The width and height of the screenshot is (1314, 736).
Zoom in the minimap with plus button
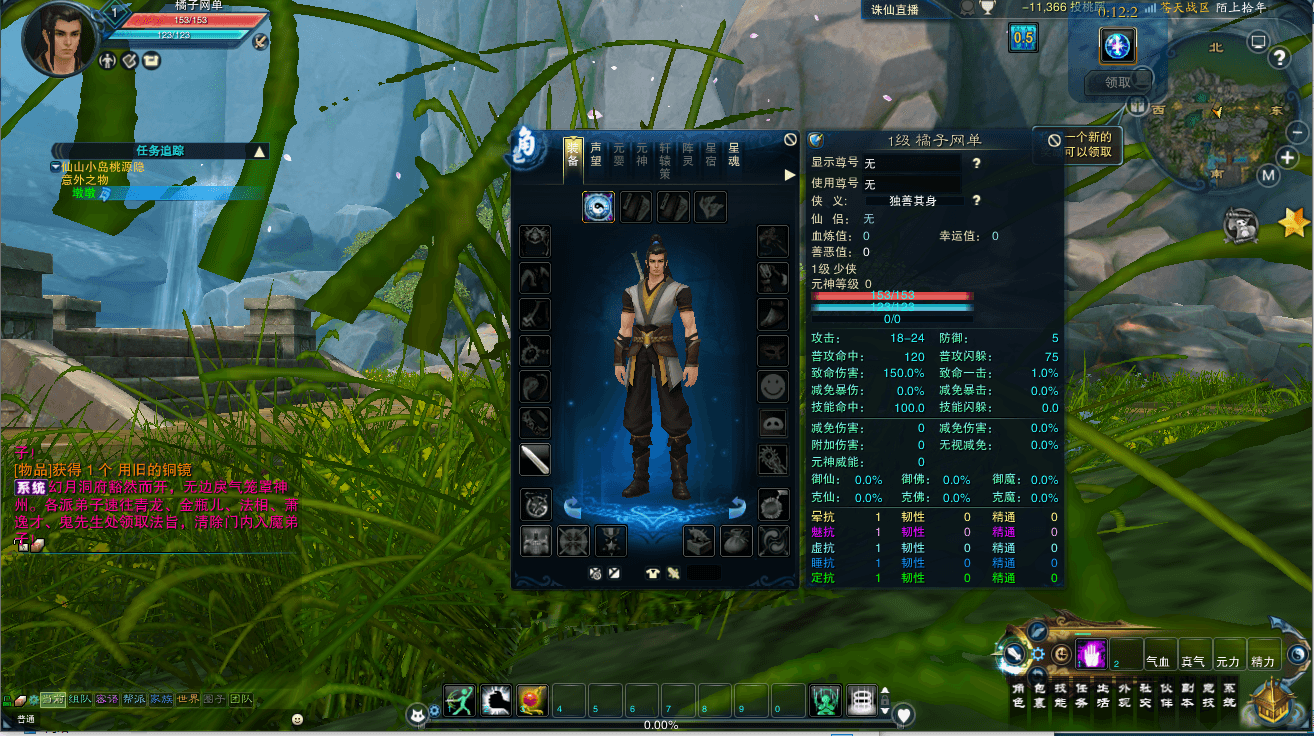tap(1287, 158)
